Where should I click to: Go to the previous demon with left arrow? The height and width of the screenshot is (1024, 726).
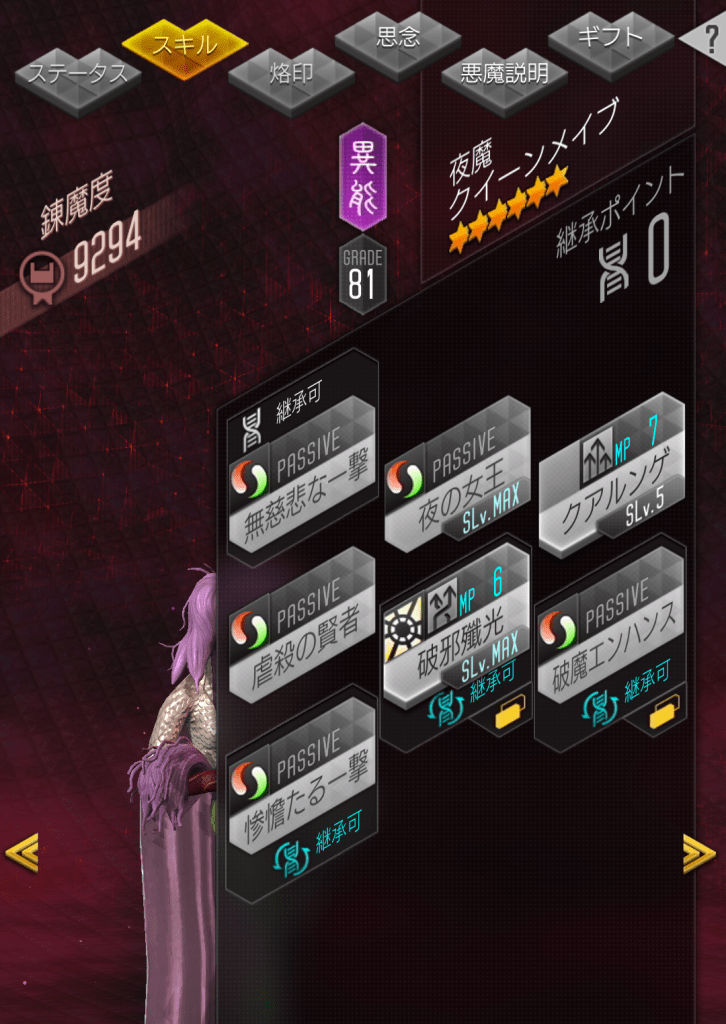tap(21, 851)
